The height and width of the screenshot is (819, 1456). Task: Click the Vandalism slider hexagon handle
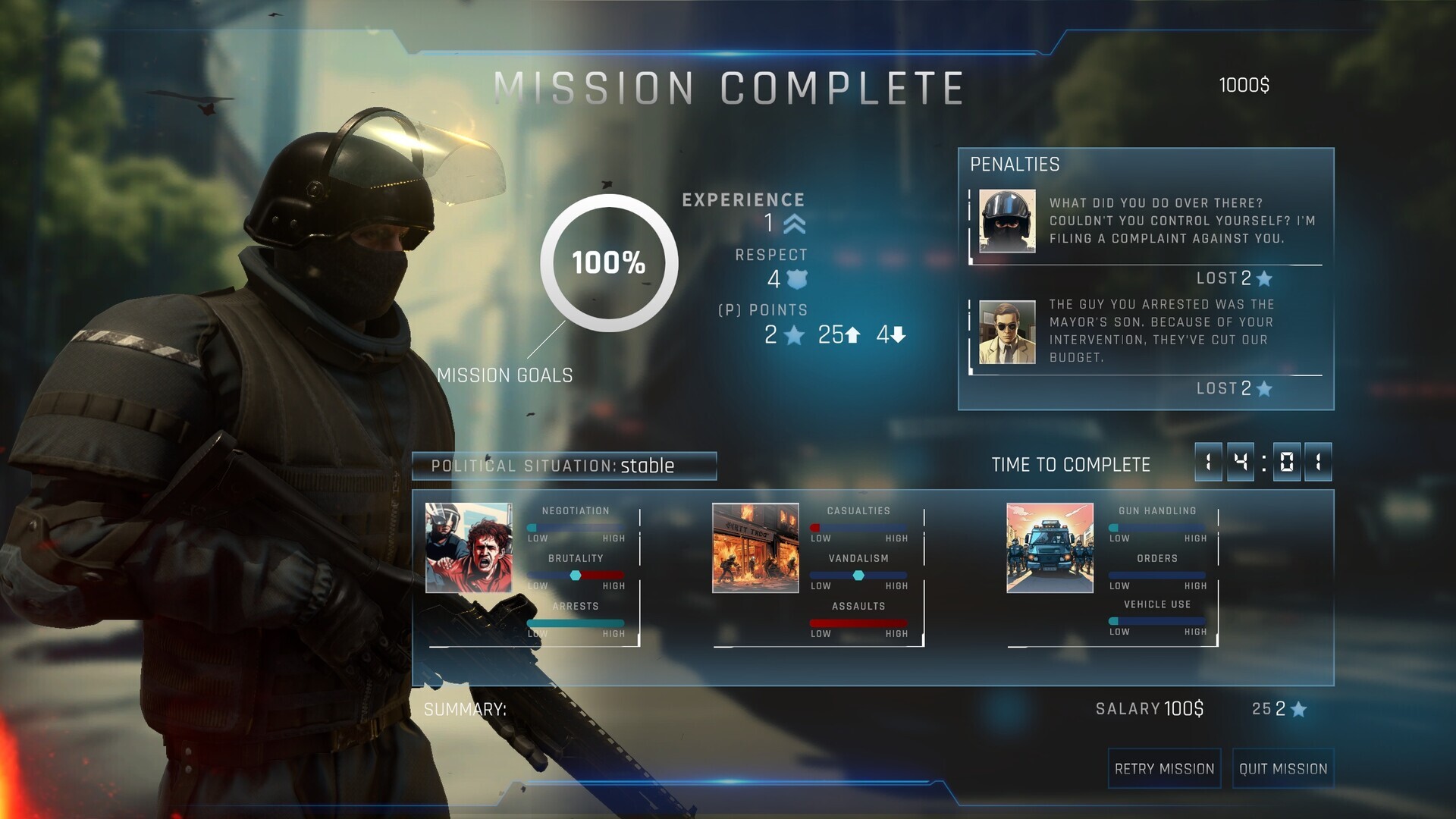[x=859, y=575]
